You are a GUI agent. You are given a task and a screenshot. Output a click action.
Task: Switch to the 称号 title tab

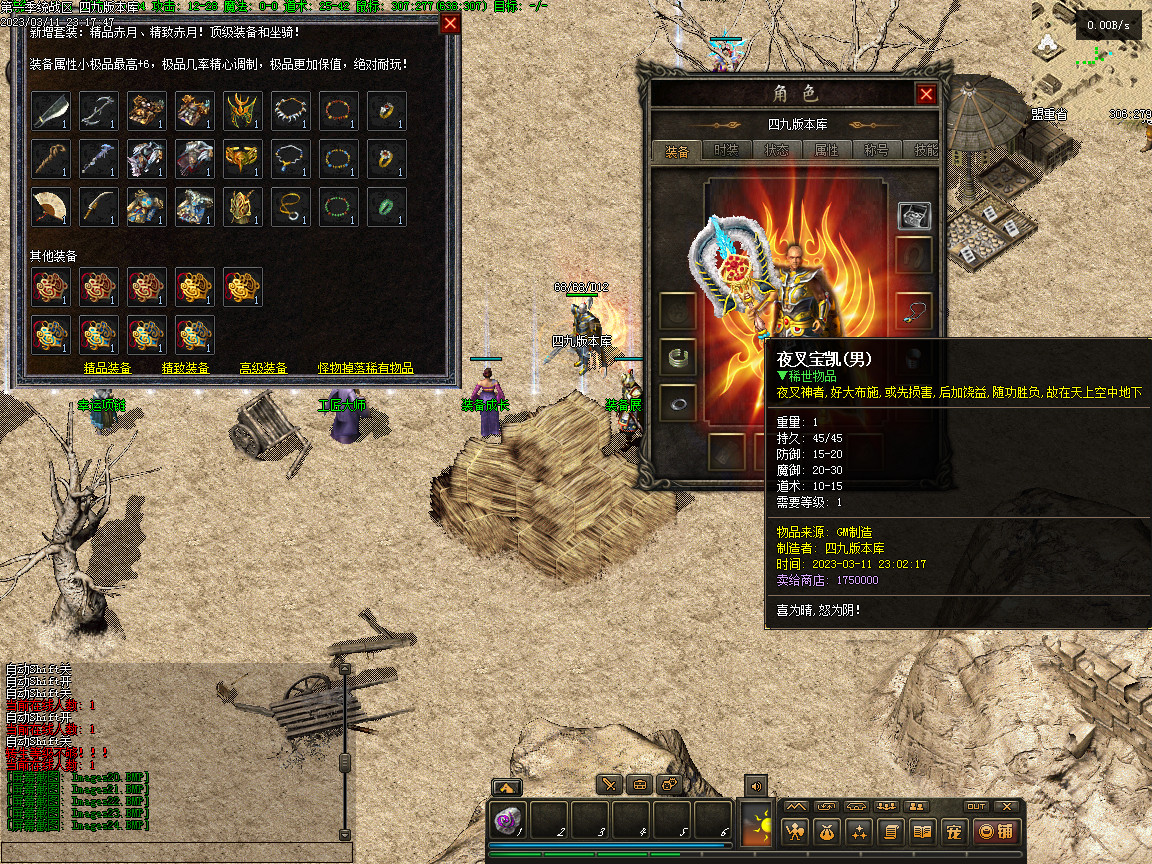tap(876, 151)
